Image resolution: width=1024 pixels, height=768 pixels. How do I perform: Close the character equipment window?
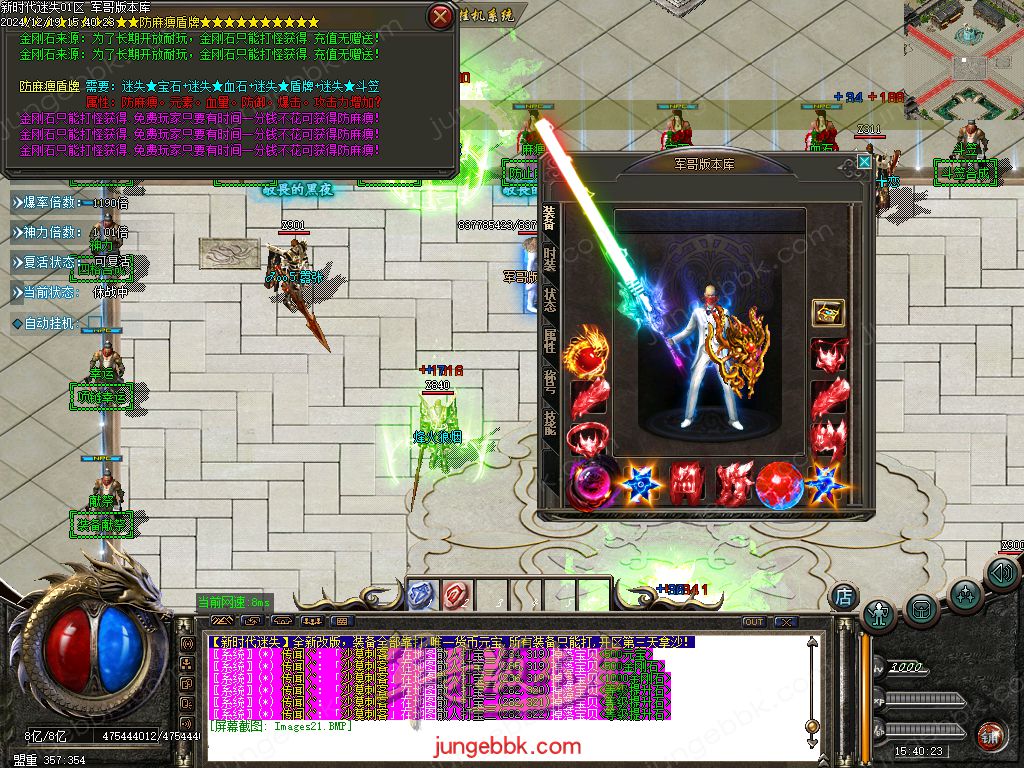864,161
